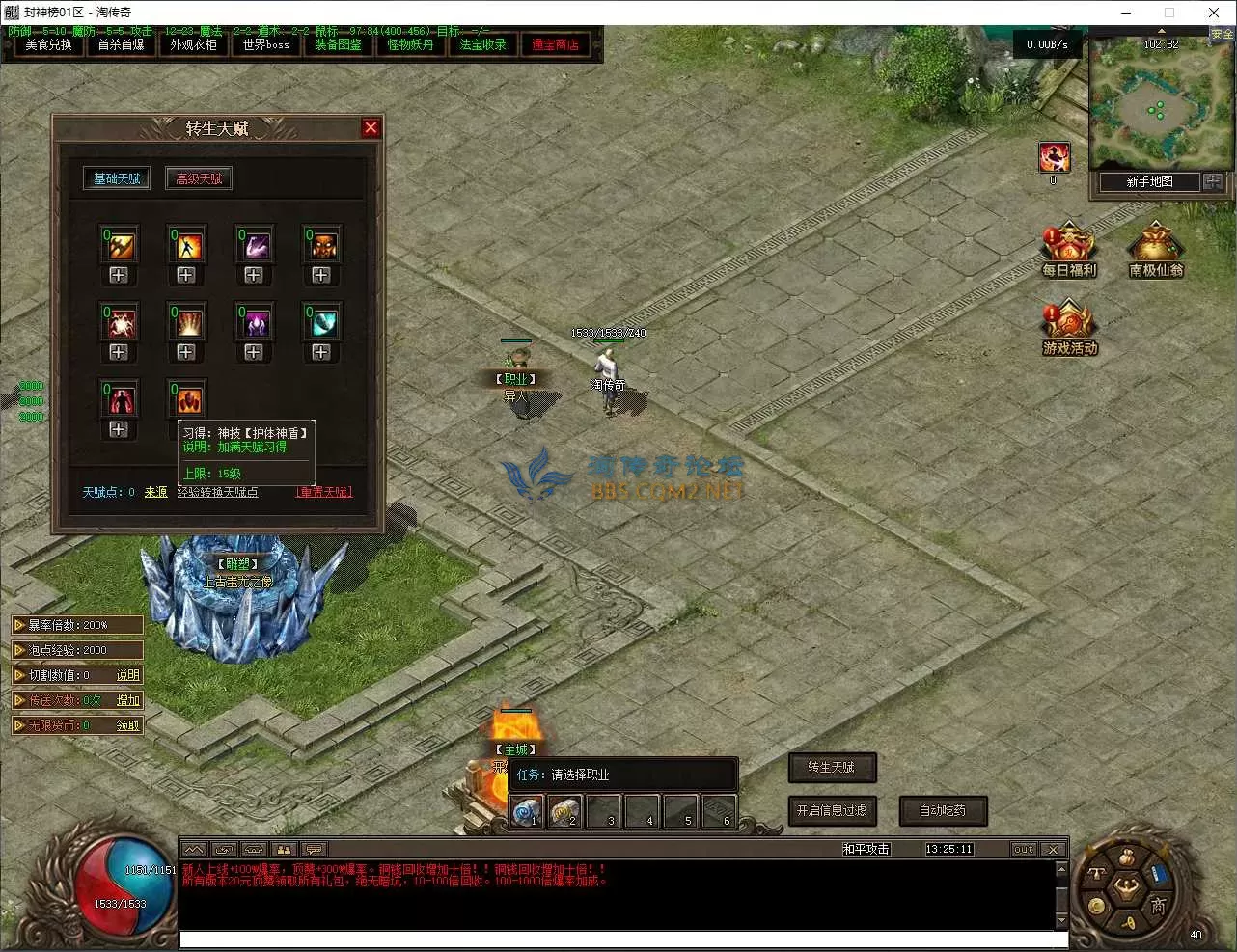1237x952 pixels.
Task: Open the 首杀首爆 menu
Action: click(121, 45)
